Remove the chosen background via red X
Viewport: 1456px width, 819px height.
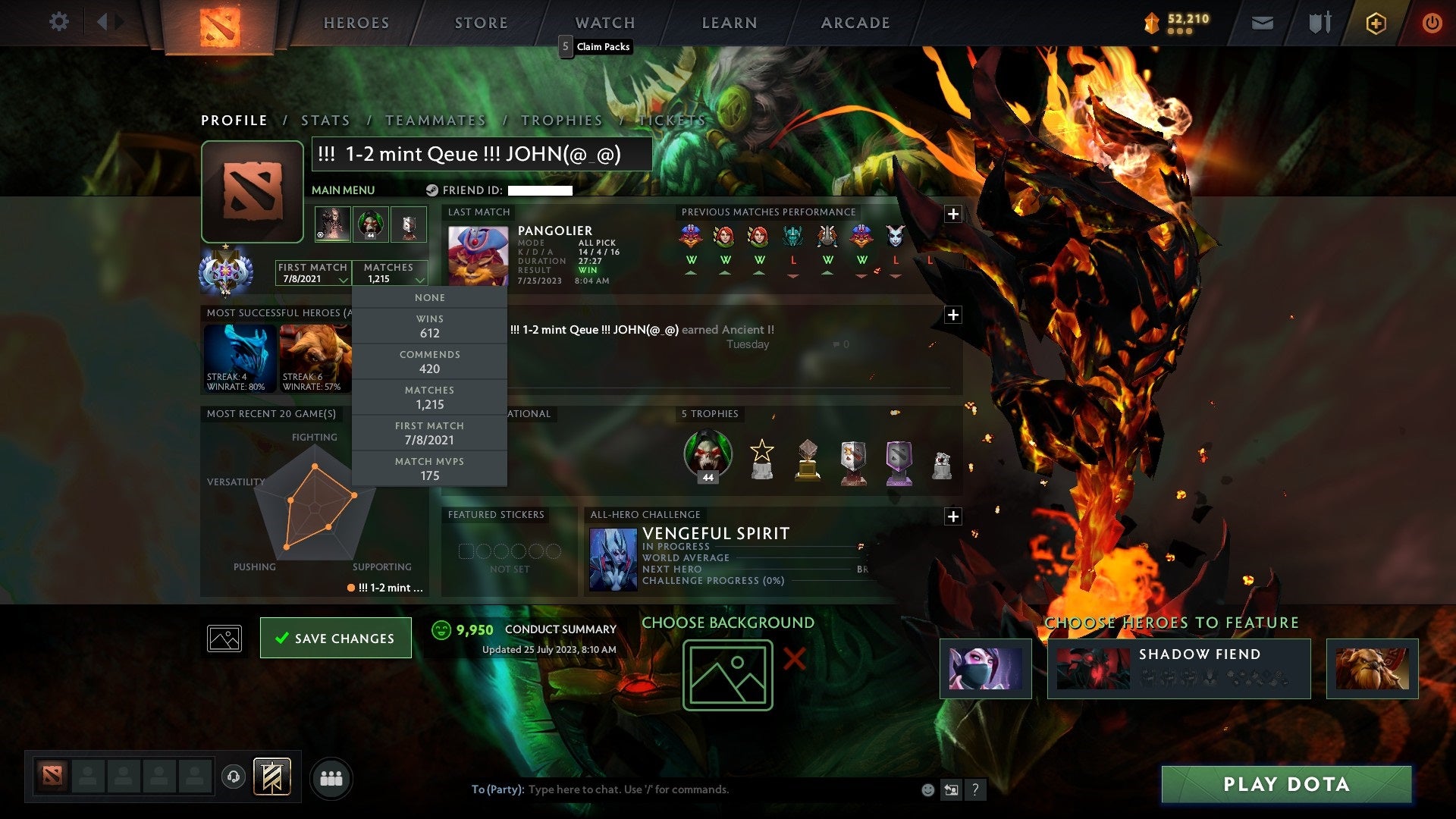point(793,659)
